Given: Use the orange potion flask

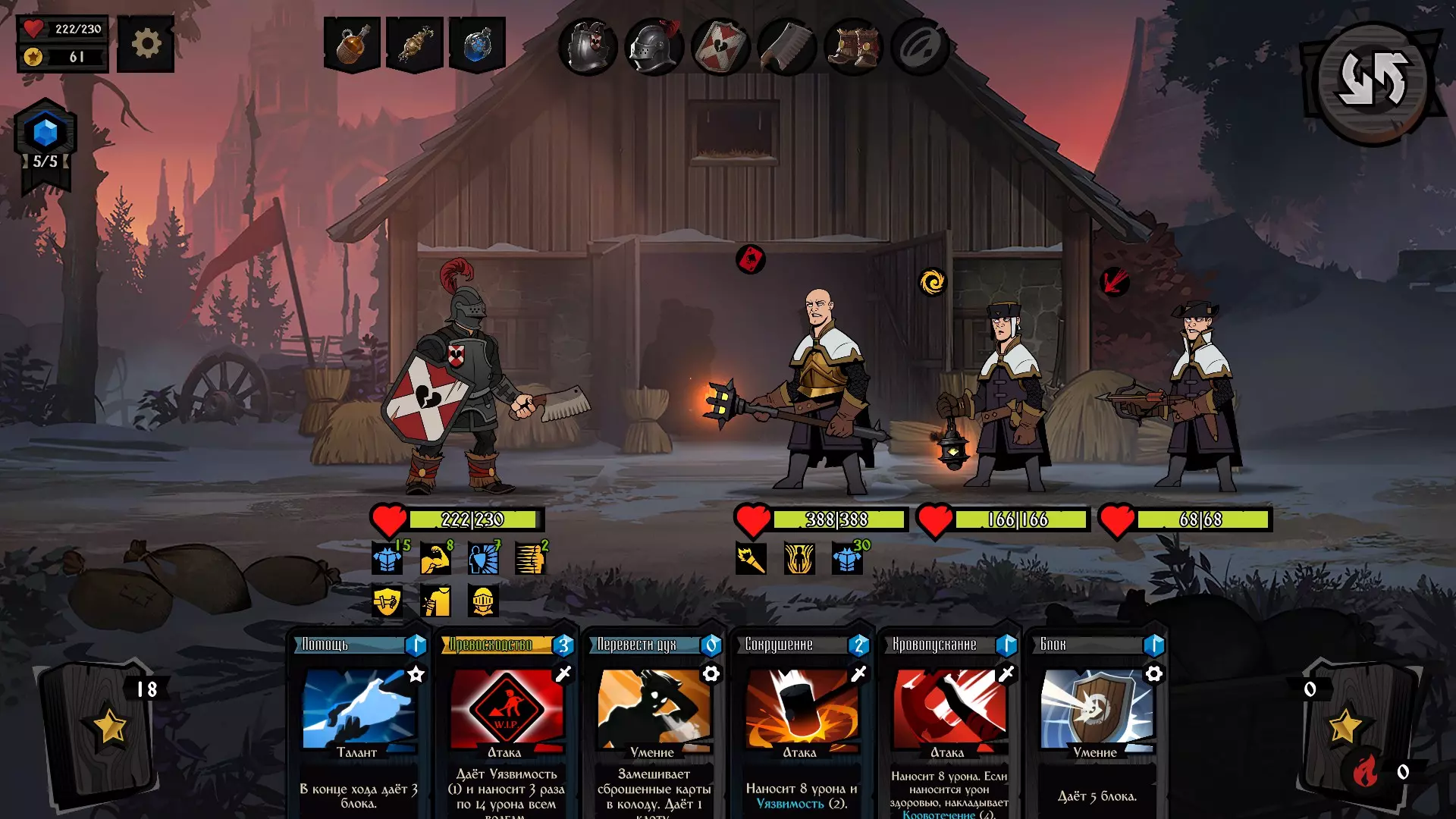Looking at the screenshot, I should click(x=352, y=44).
